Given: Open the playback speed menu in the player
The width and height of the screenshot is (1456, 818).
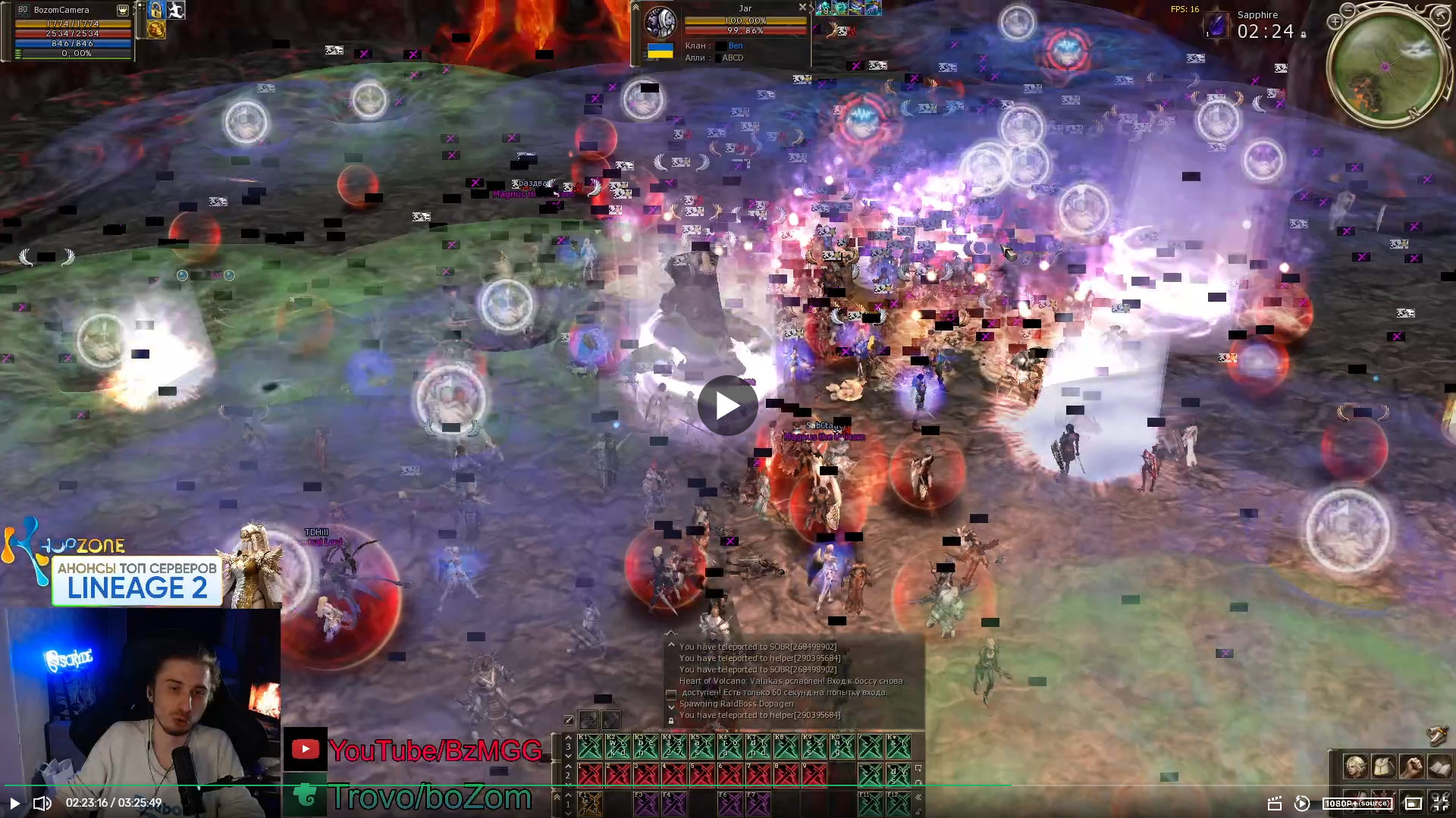Looking at the screenshot, I should point(1303,804).
